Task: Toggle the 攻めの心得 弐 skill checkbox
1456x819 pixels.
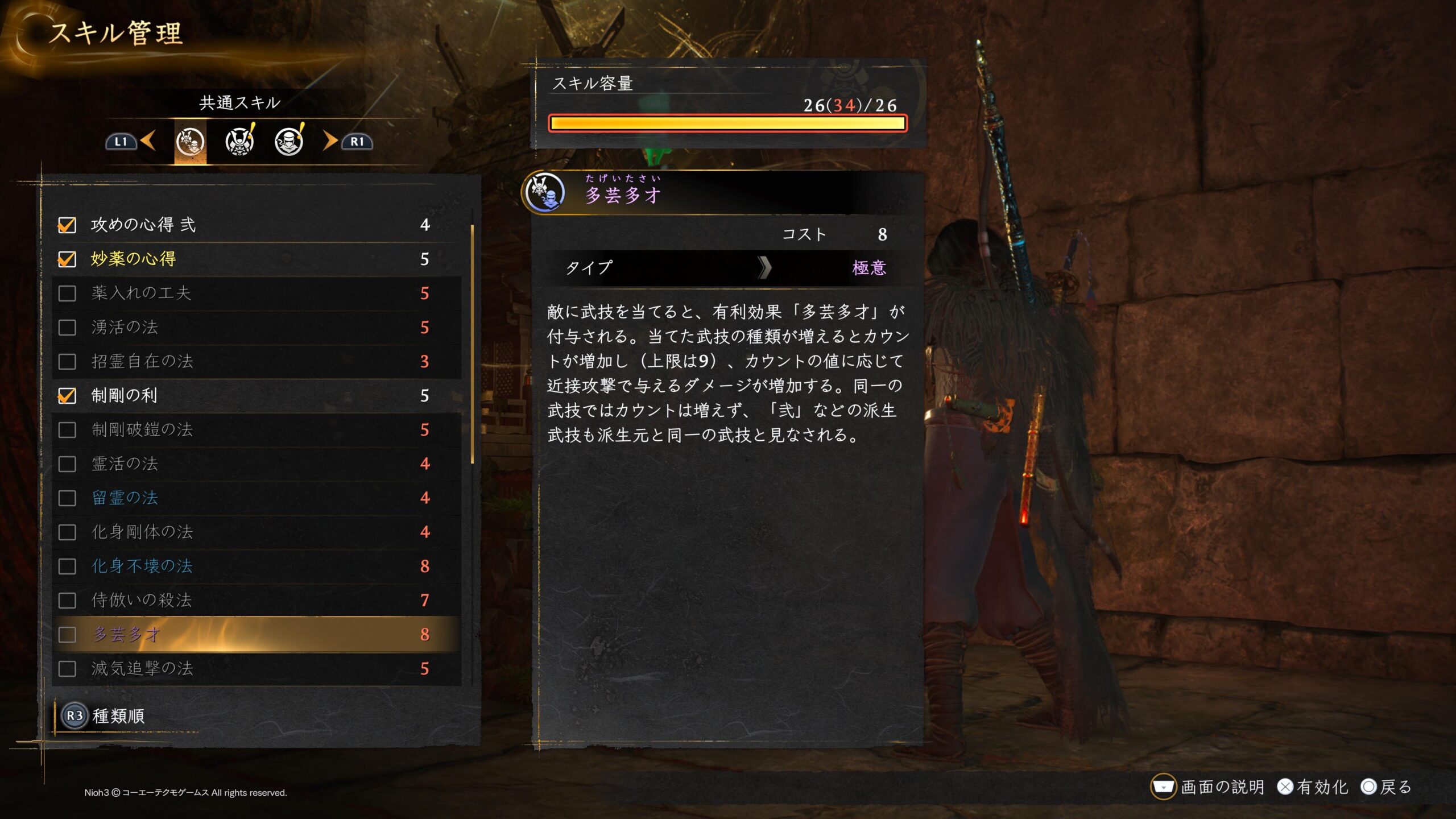Action: [67, 225]
